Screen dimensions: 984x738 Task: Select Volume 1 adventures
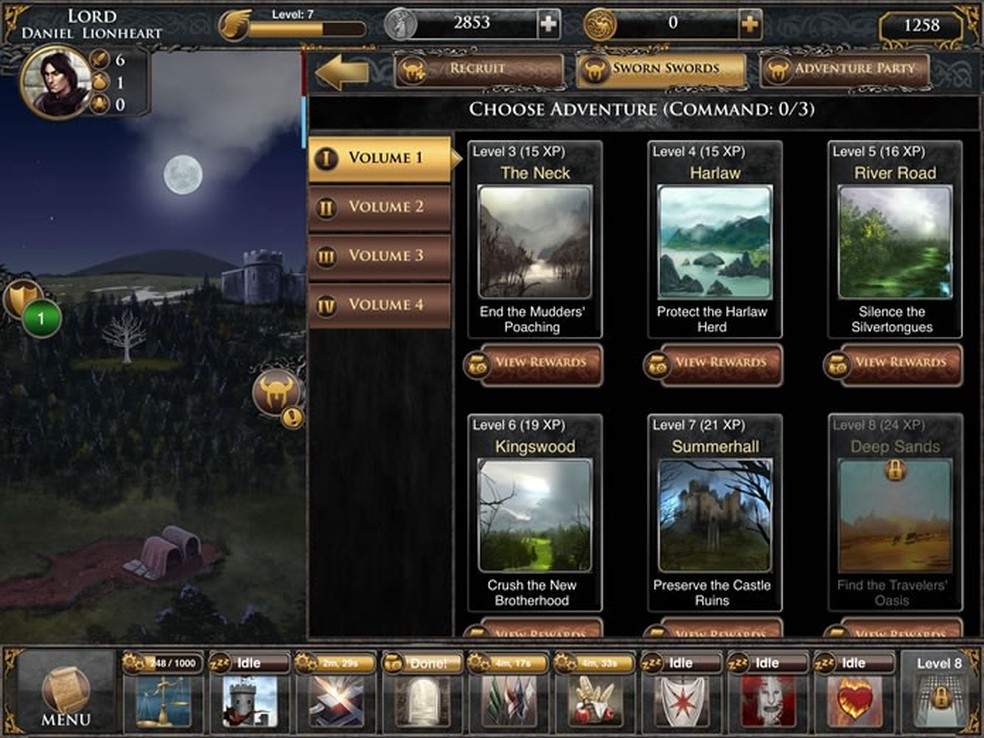click(x=380, y=158)
